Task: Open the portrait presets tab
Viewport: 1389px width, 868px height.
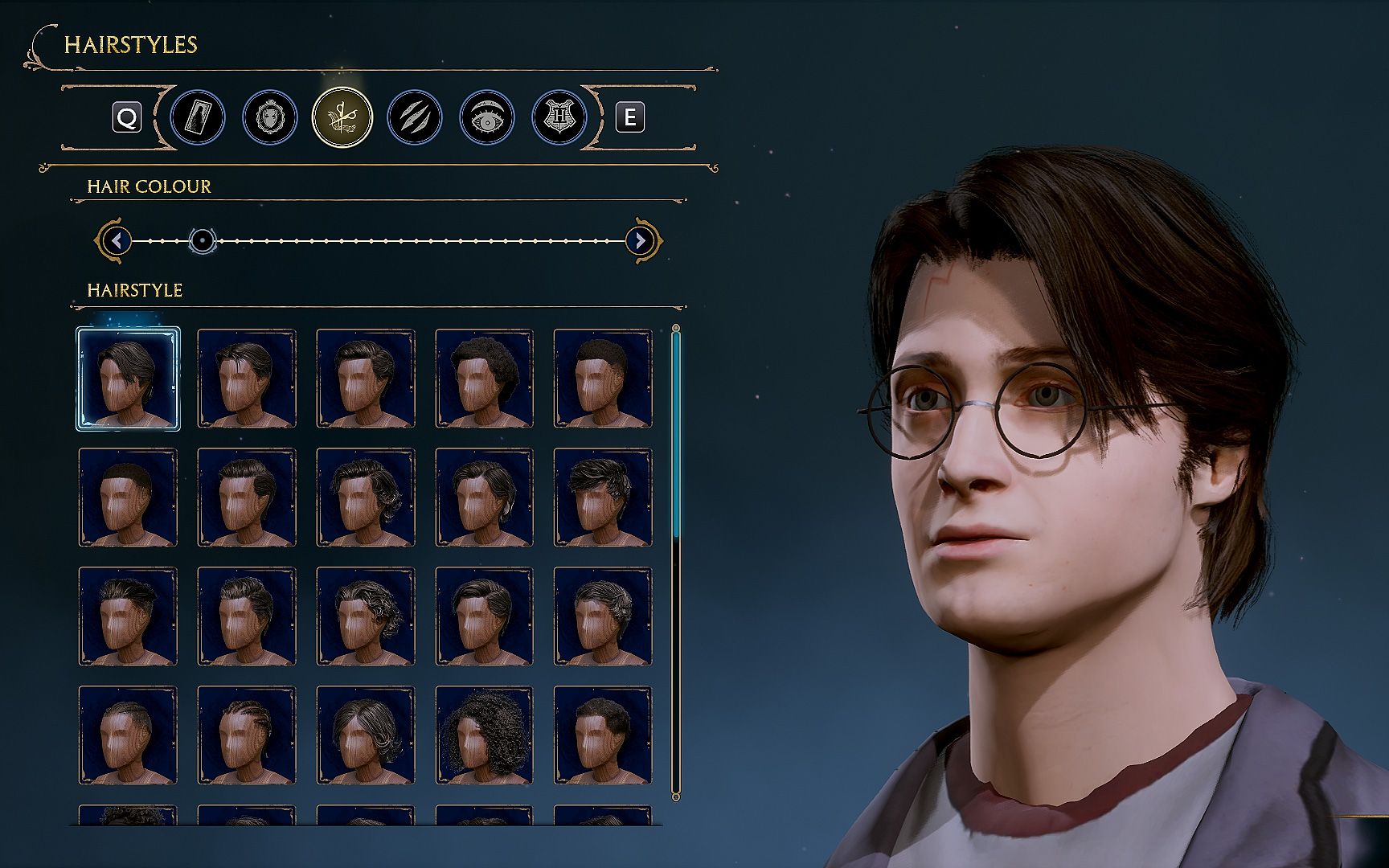Action: (198, 118)
